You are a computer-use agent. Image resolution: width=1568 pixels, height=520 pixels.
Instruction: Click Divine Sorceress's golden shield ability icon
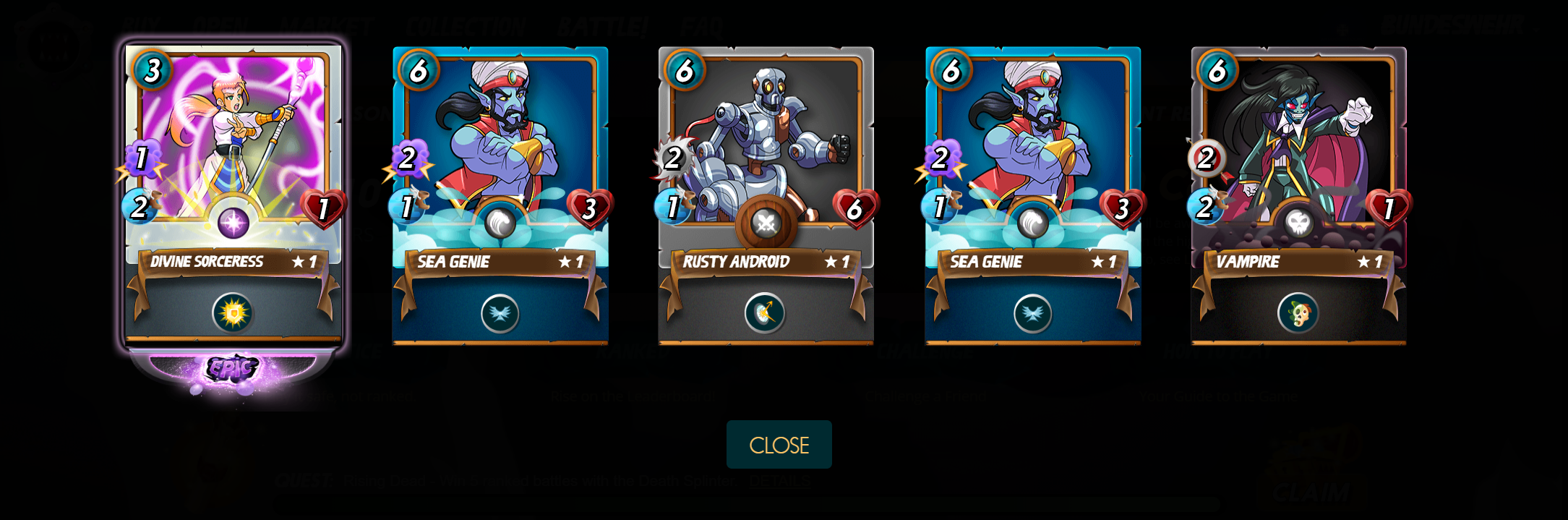point(233,313)
